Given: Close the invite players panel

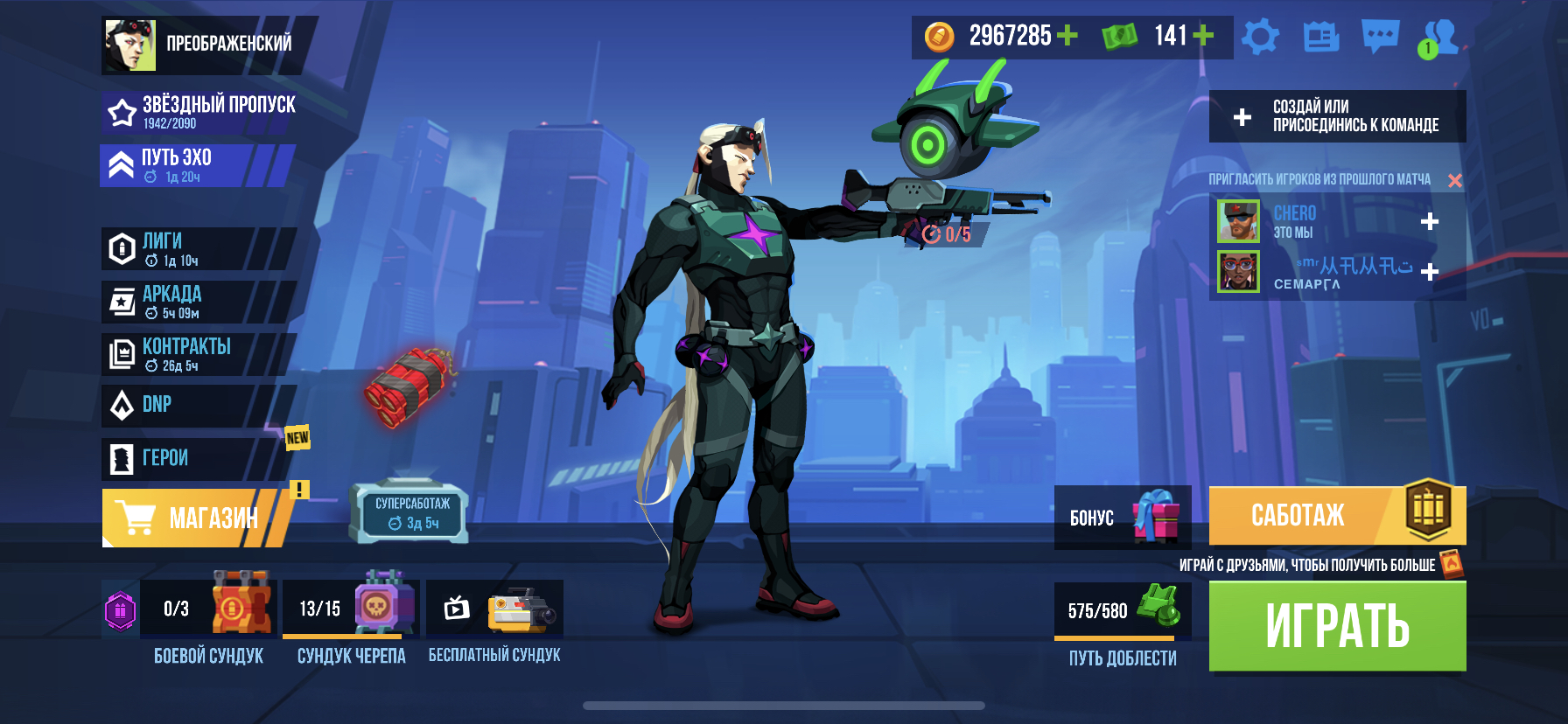Looking at the screenshot, I should [1455, 180].
